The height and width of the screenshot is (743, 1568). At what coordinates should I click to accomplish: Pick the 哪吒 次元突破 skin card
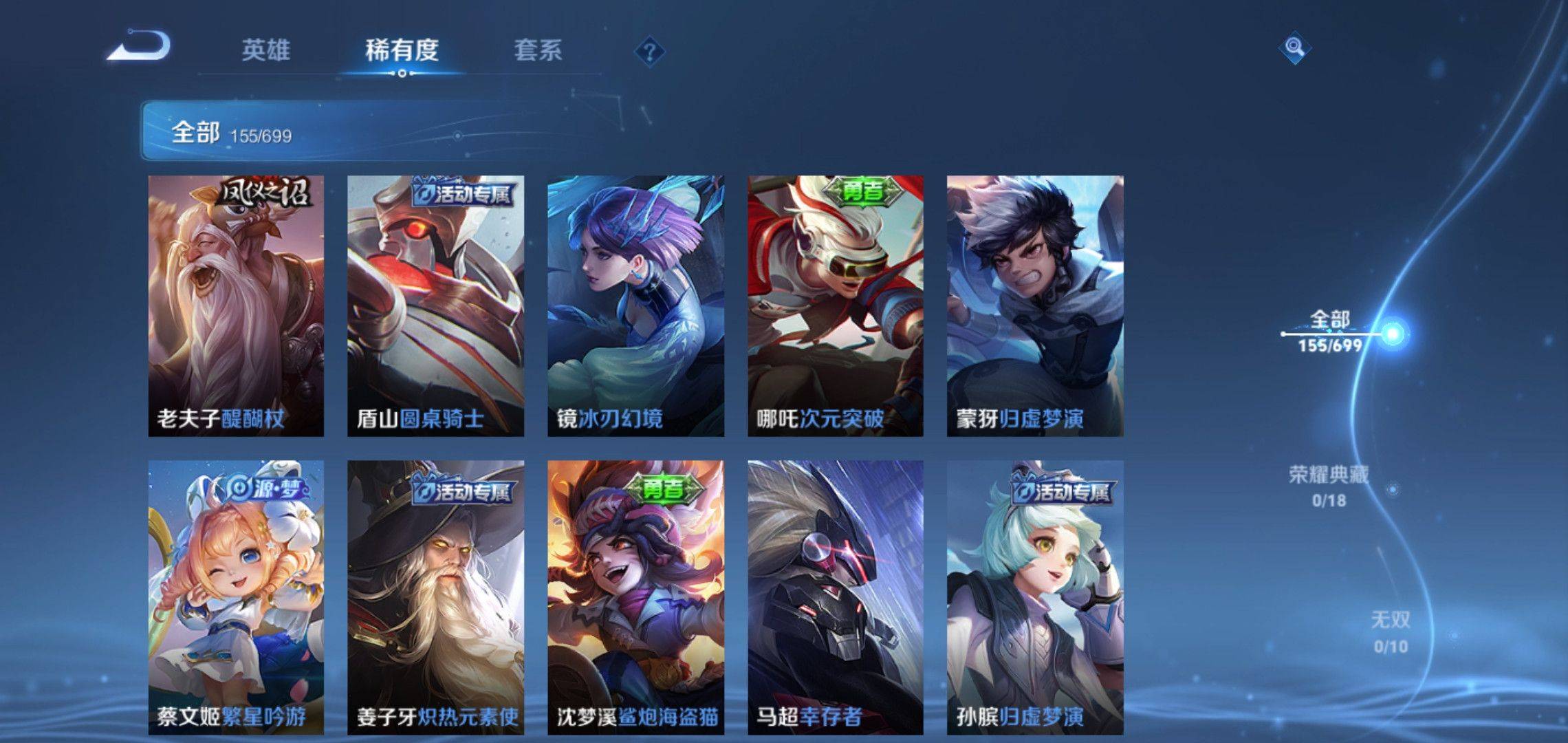point(836,305)
